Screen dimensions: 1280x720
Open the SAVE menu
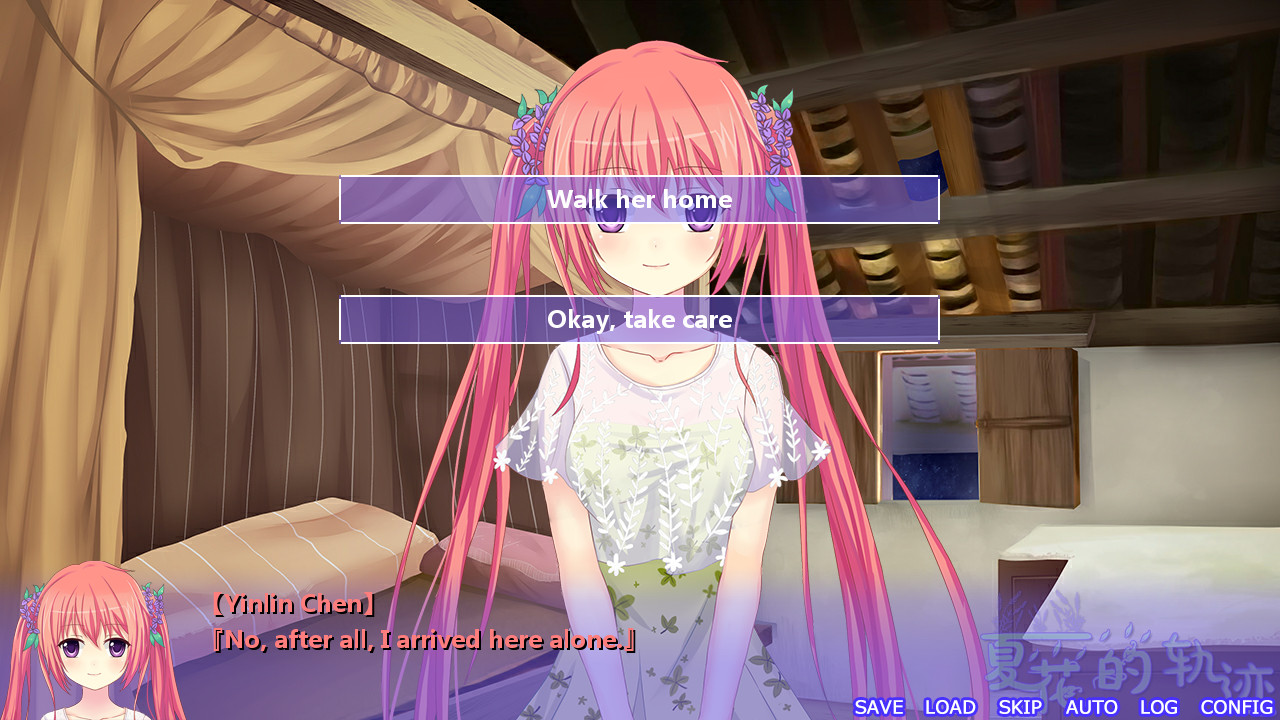(879, 707)
